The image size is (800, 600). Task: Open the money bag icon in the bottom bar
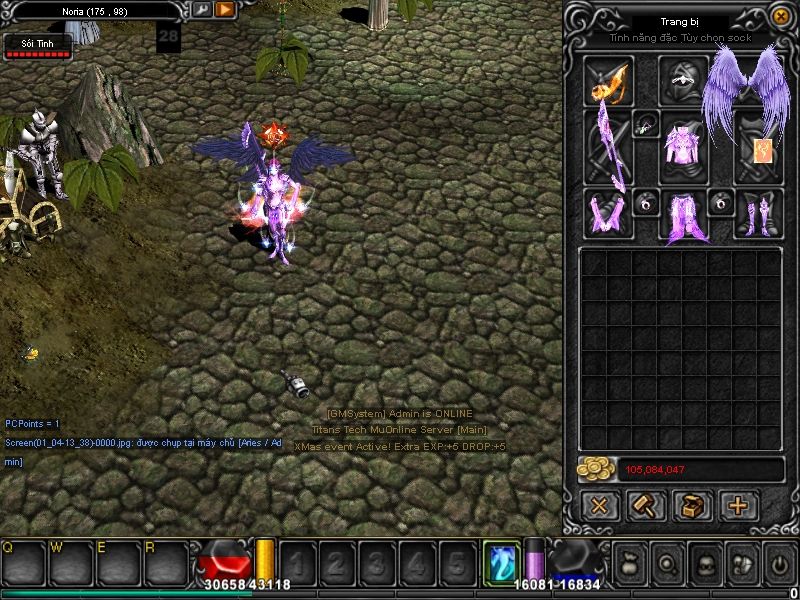tap(632, 564)
